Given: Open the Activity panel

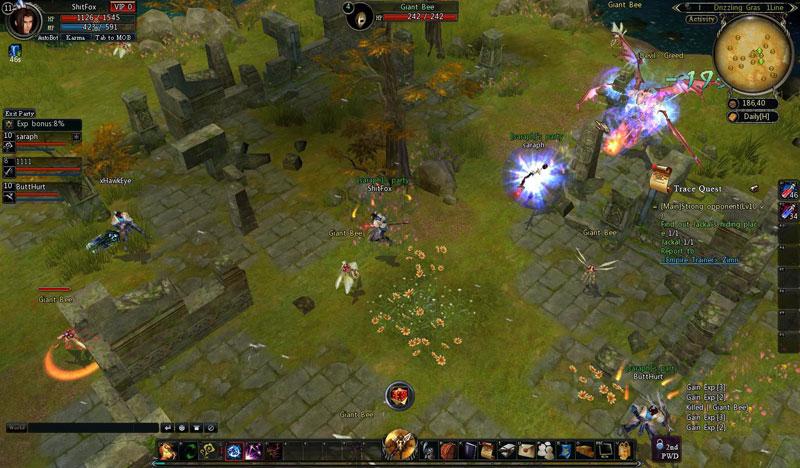Looking at the screenshot, I should [701, 19].
